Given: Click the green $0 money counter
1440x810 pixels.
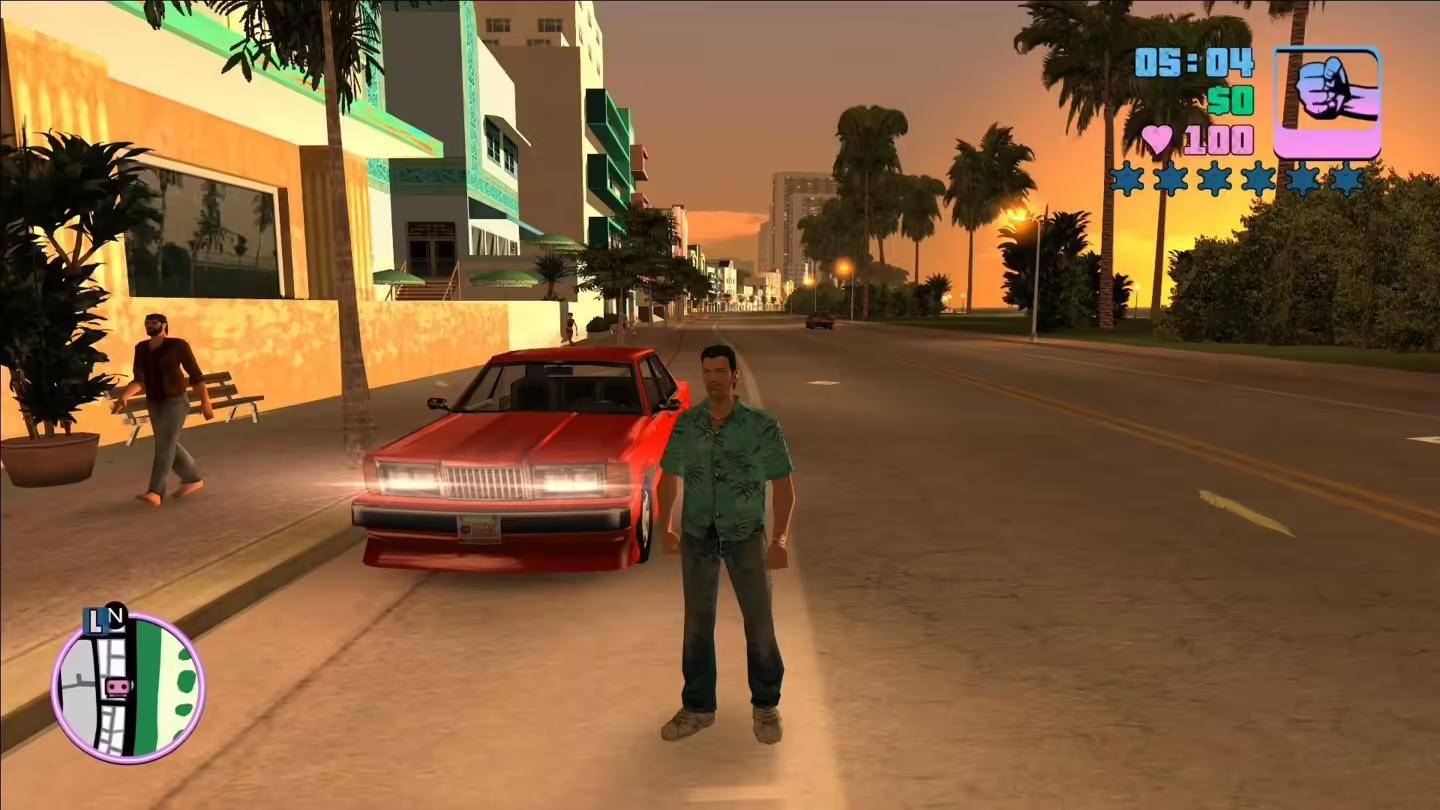Looking at the screenshot, I should pyautogui.click(x=1231, y=101).
